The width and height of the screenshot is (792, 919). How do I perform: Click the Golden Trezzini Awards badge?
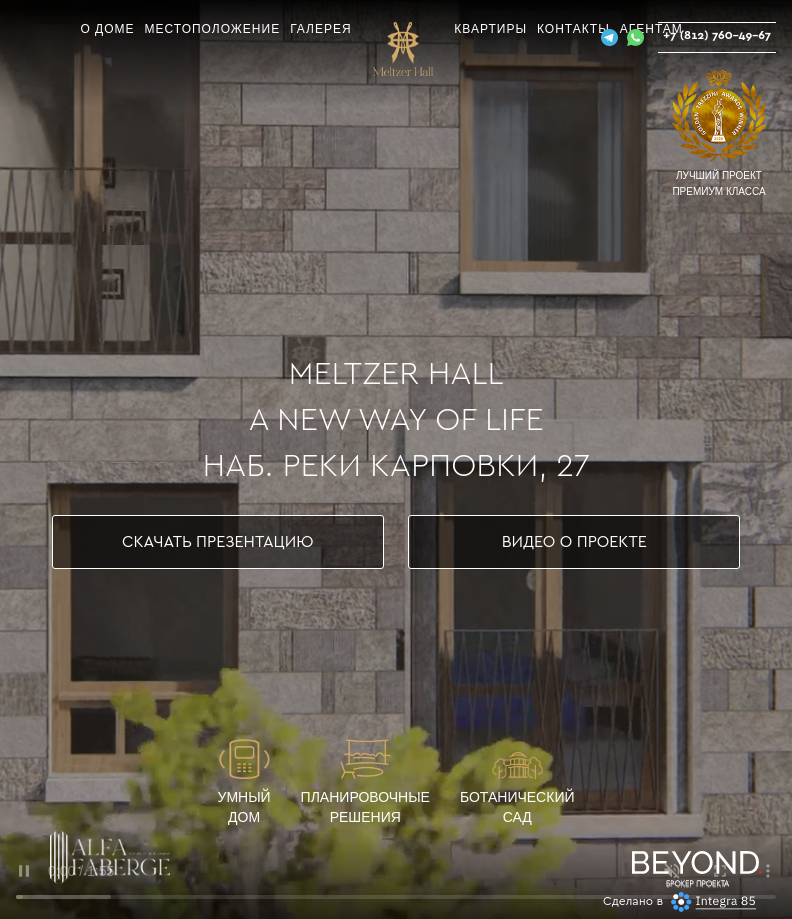coord(718,115)
